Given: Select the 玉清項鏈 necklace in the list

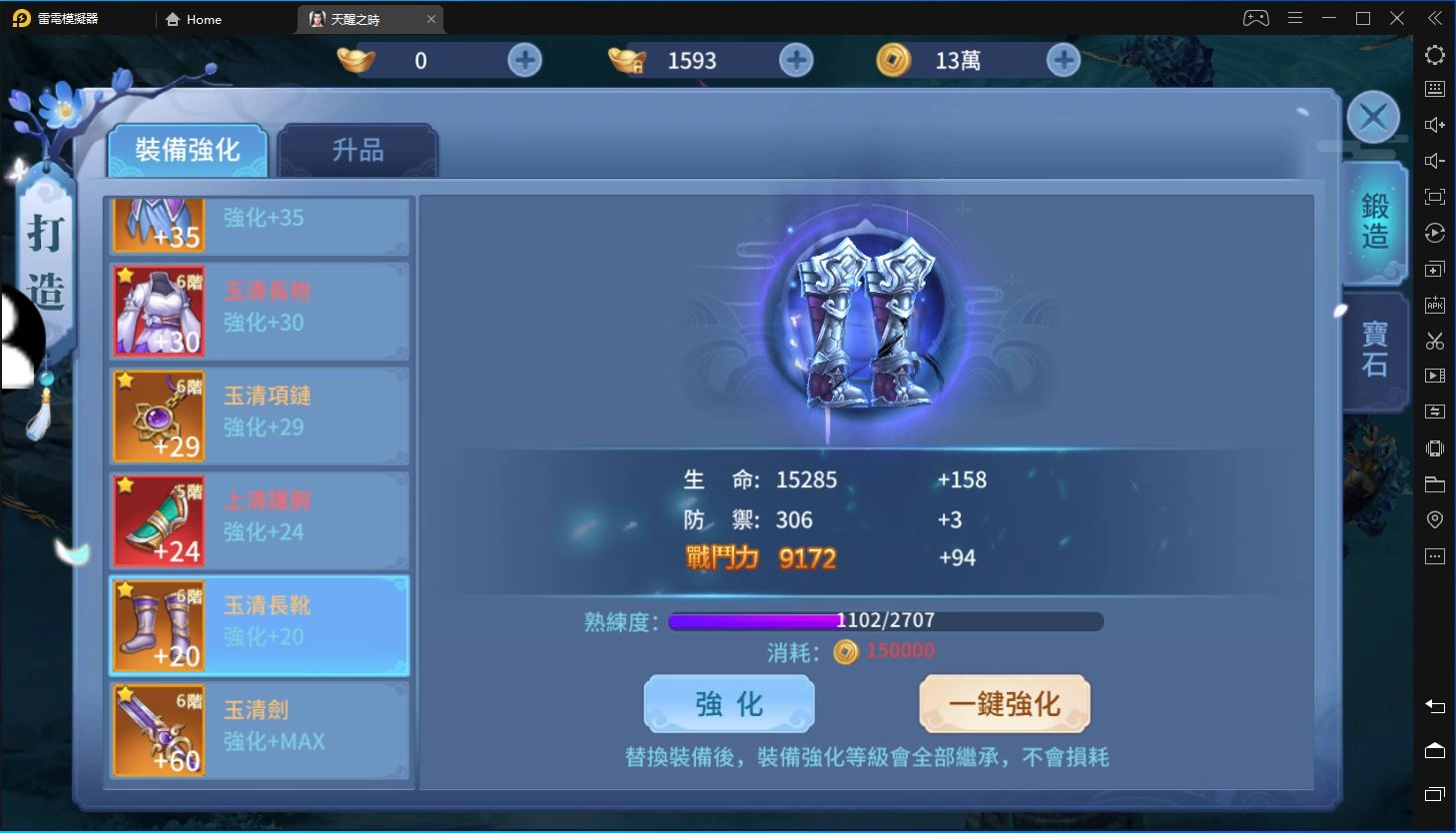Looking at the screenshot, I should [x=258, y=416].
